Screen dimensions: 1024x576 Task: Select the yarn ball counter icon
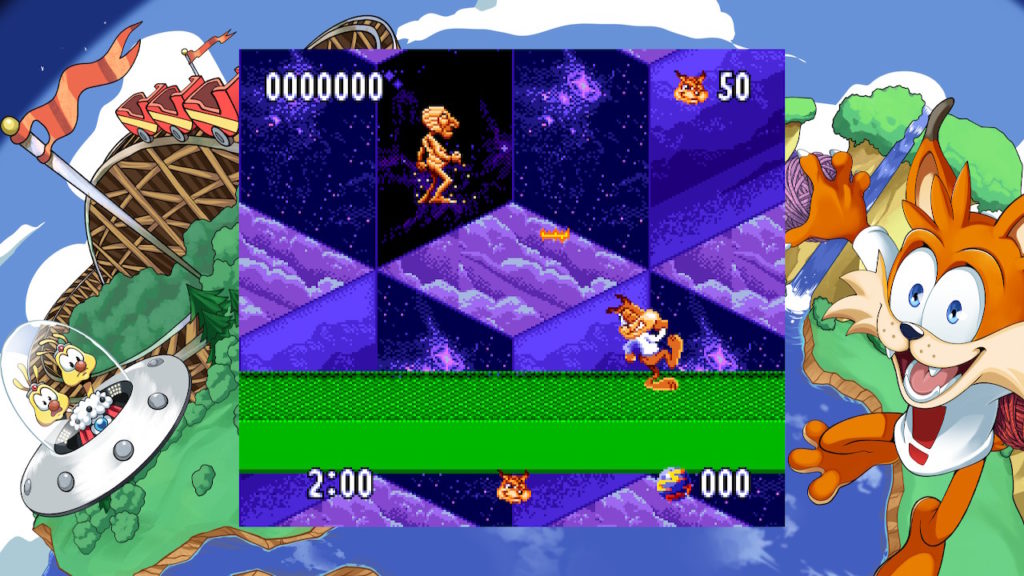pyautogui.click(x=675, y=484)
